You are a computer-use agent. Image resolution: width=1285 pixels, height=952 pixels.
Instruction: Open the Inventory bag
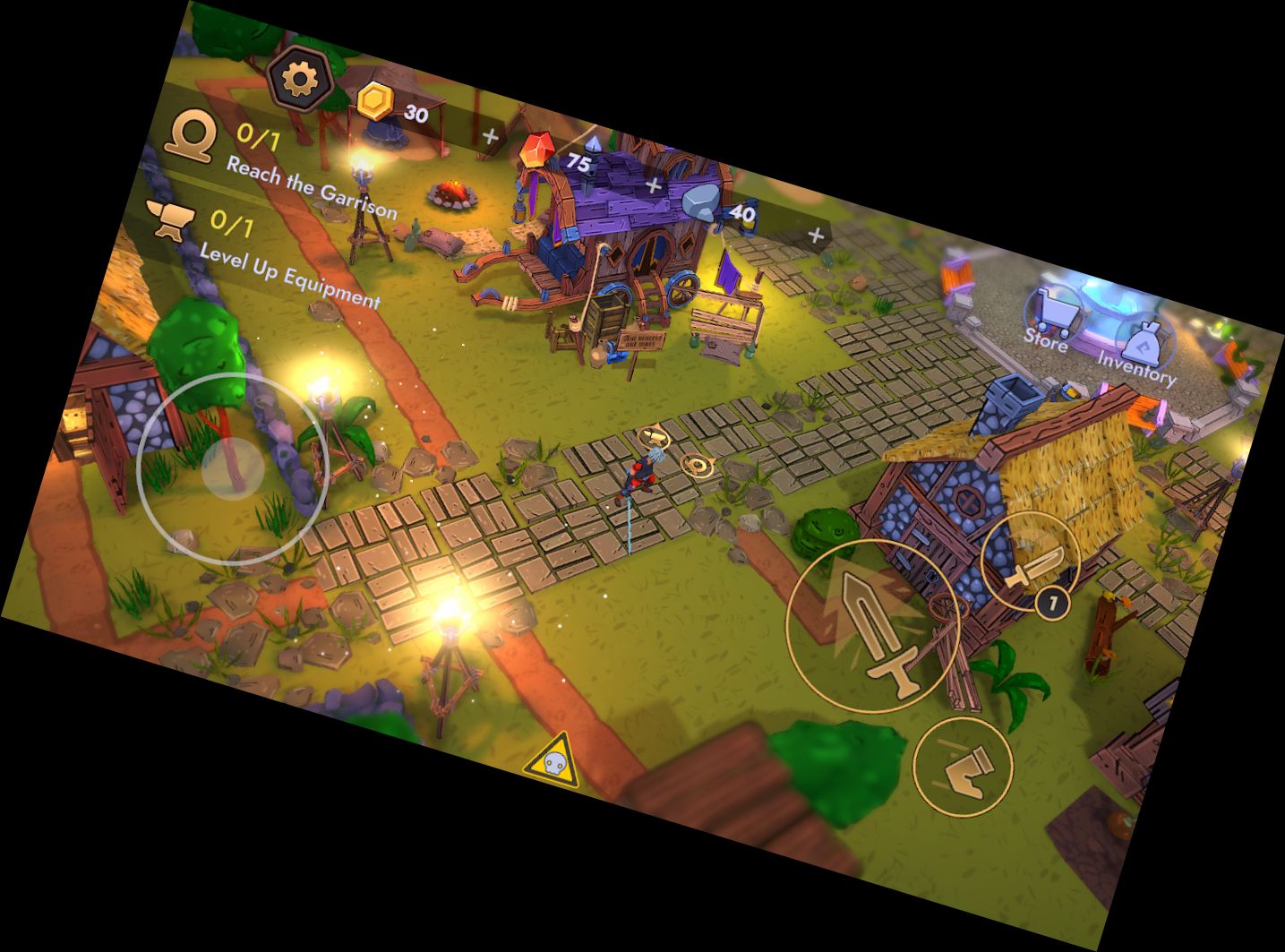(1141, 350)
